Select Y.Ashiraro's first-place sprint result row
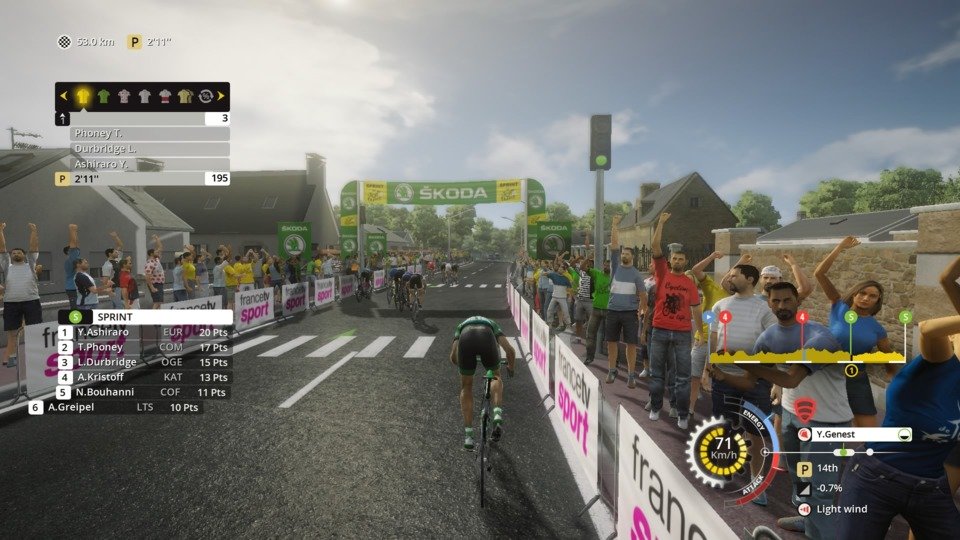Viewport: 960px width, 540px height. (145, 332)
